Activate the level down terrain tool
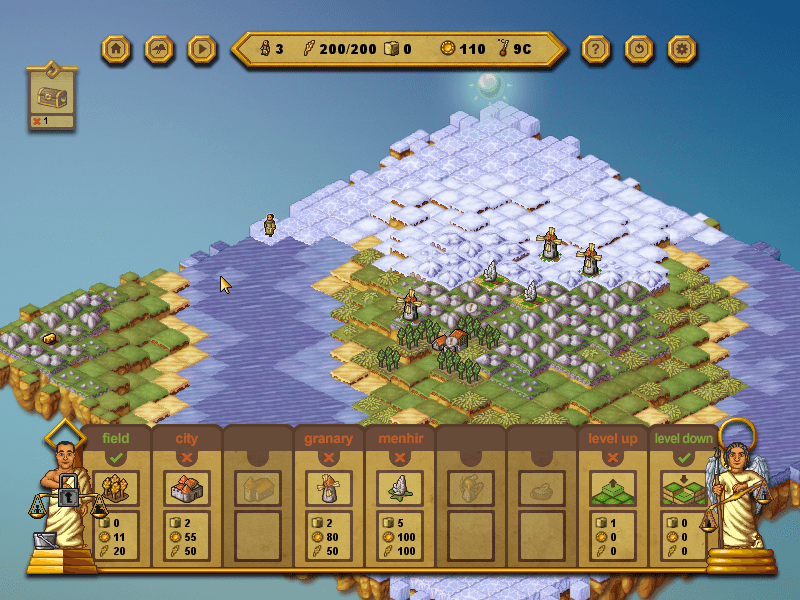The height and width of the screenshot is (600, 800). (683, 489)
